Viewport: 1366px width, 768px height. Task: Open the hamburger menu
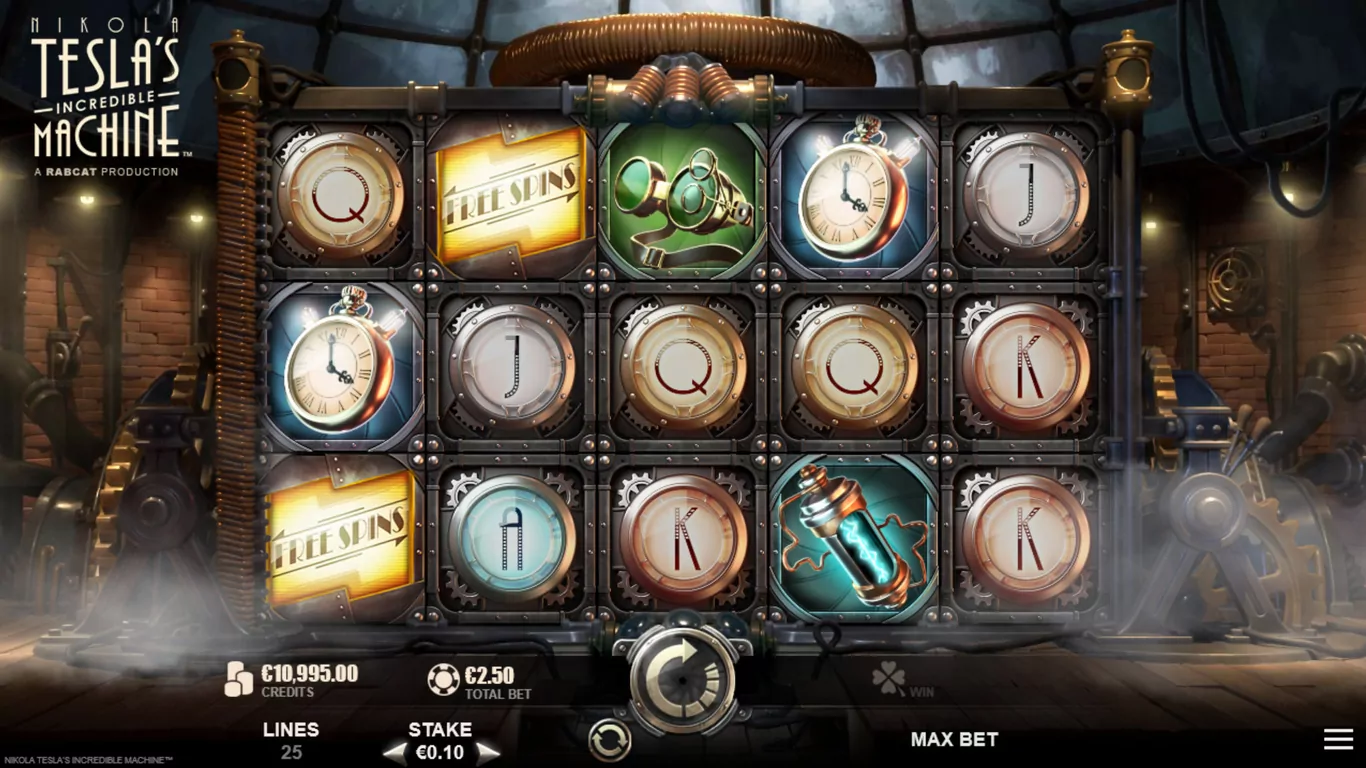click(x=1338, y=739)
